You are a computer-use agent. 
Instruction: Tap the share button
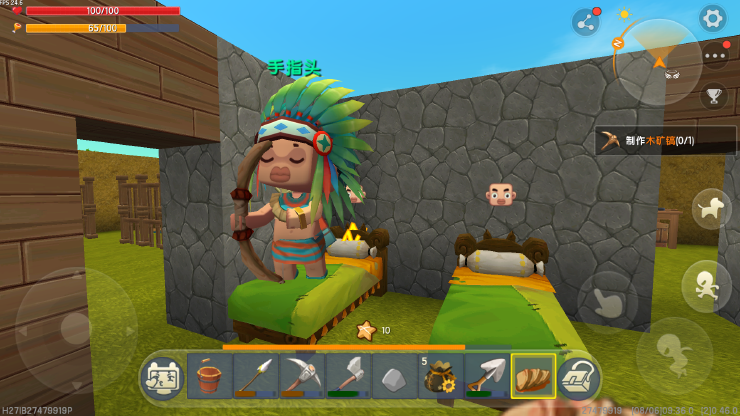tap(585, 21)
